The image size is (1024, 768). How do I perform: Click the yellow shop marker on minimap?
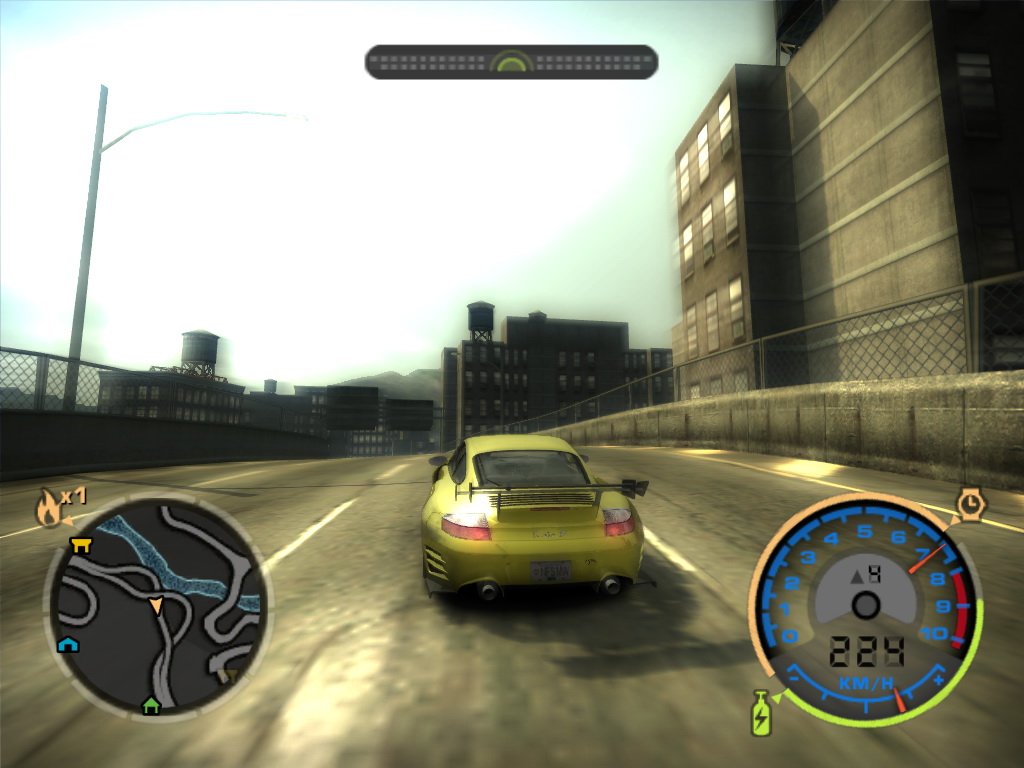pyautogui.click(x=80, y=544)
